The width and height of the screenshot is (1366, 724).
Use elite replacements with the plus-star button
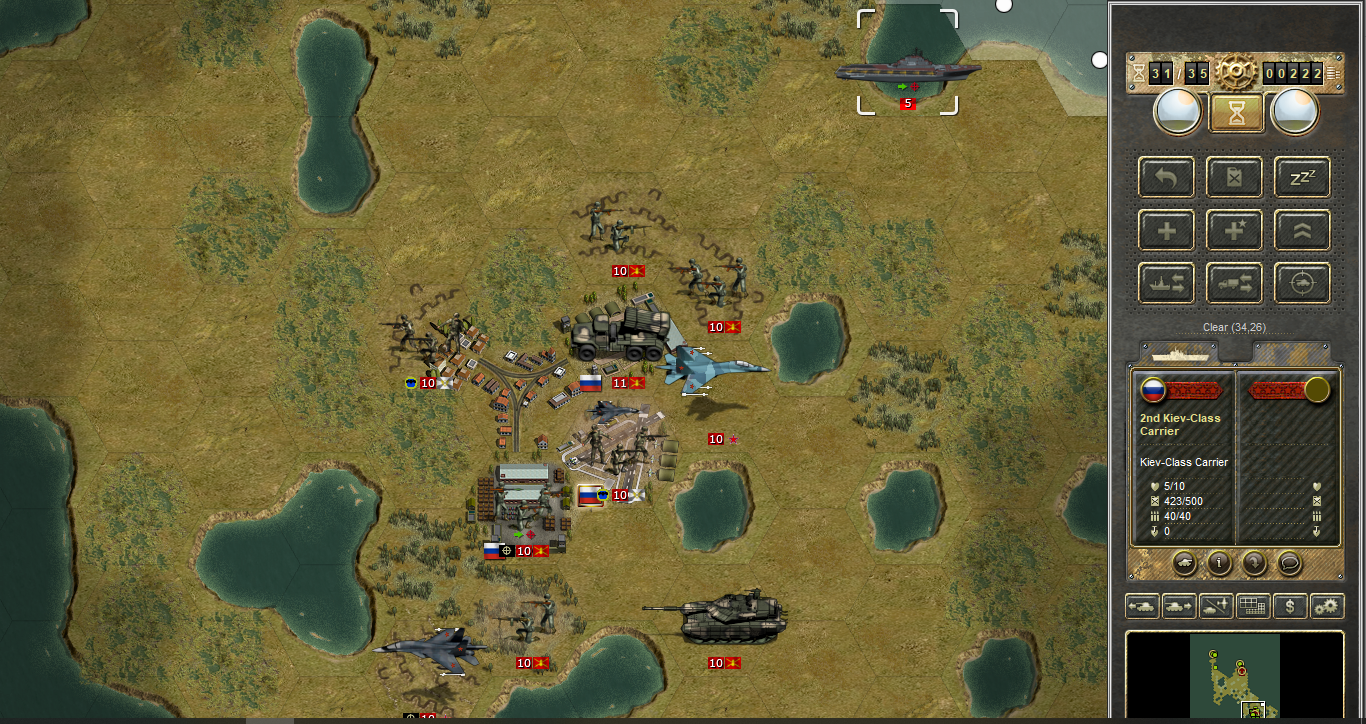[x=1234, y=231]
